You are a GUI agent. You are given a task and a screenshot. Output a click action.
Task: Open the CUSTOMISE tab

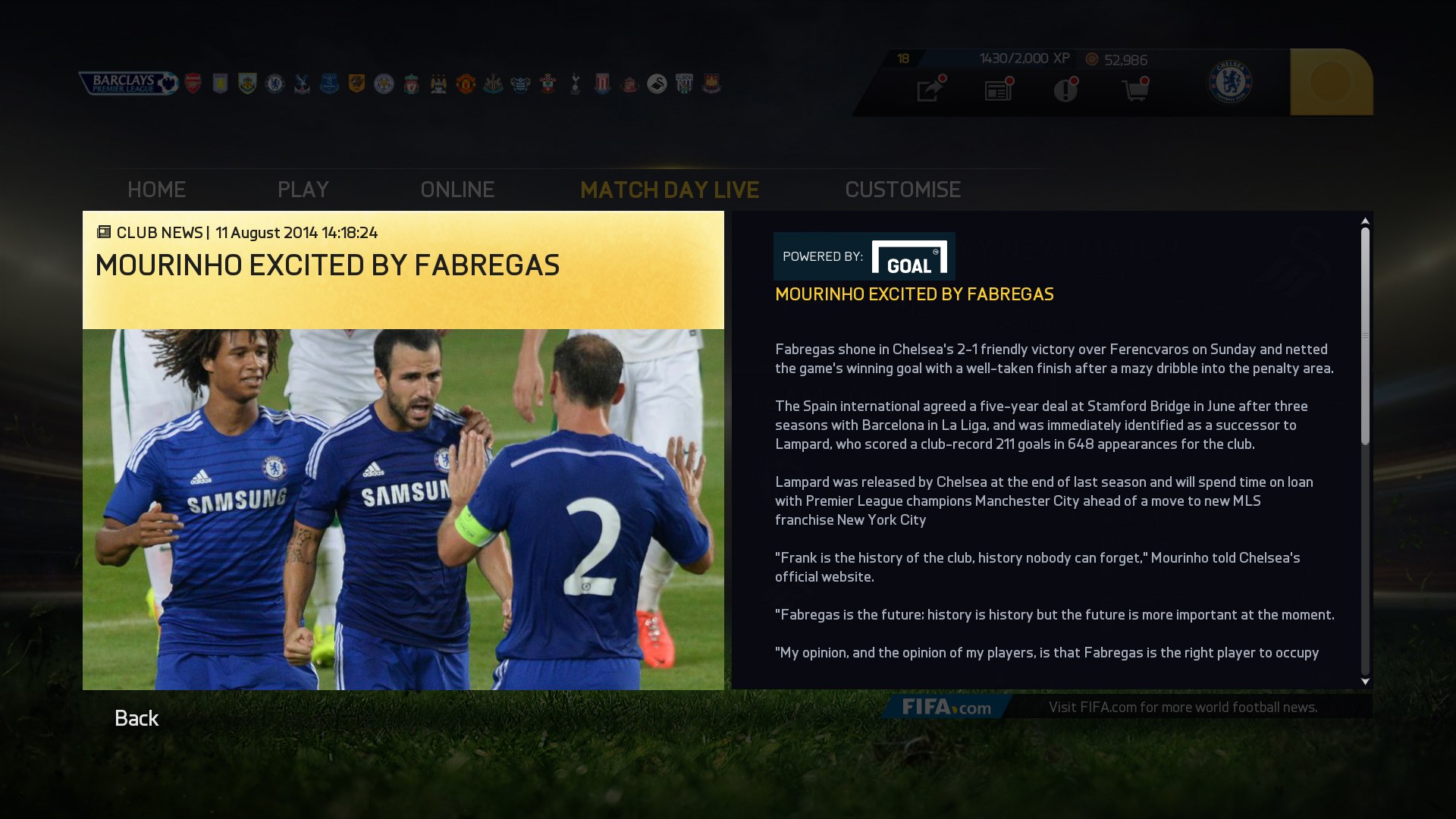click(x=903, y=190)
